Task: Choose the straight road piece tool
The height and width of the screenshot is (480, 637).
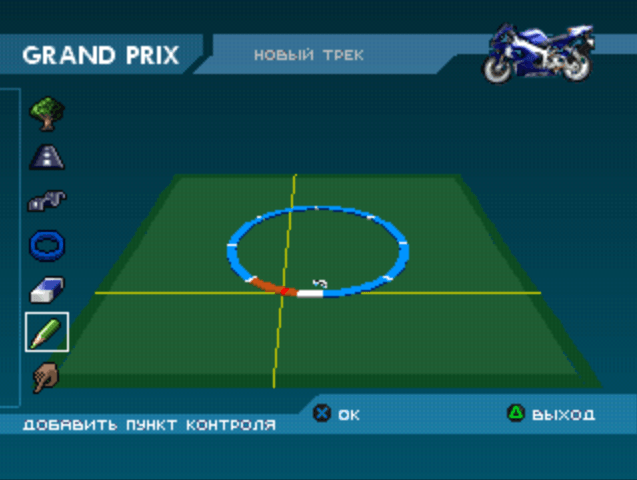Action: pos(46,156)
